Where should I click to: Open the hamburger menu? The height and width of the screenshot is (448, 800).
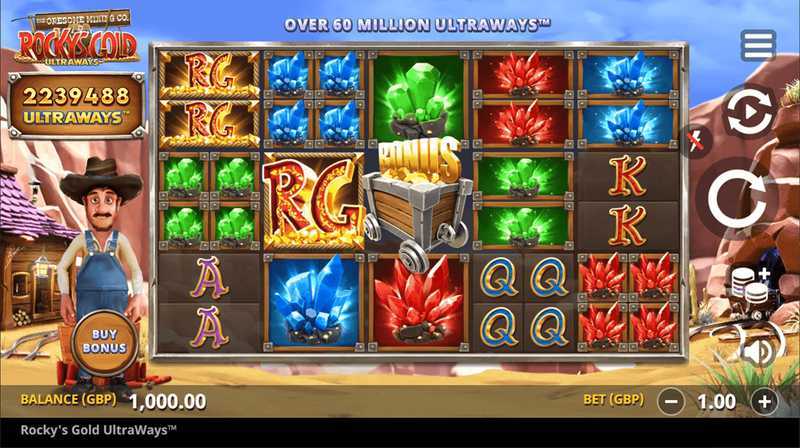(758, 45)
